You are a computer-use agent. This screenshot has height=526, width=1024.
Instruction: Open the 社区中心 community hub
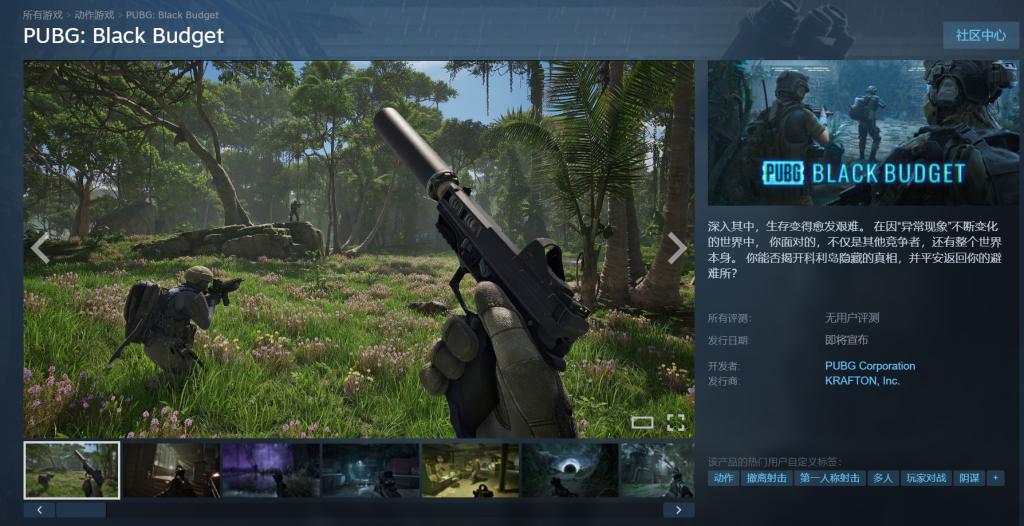980,35
